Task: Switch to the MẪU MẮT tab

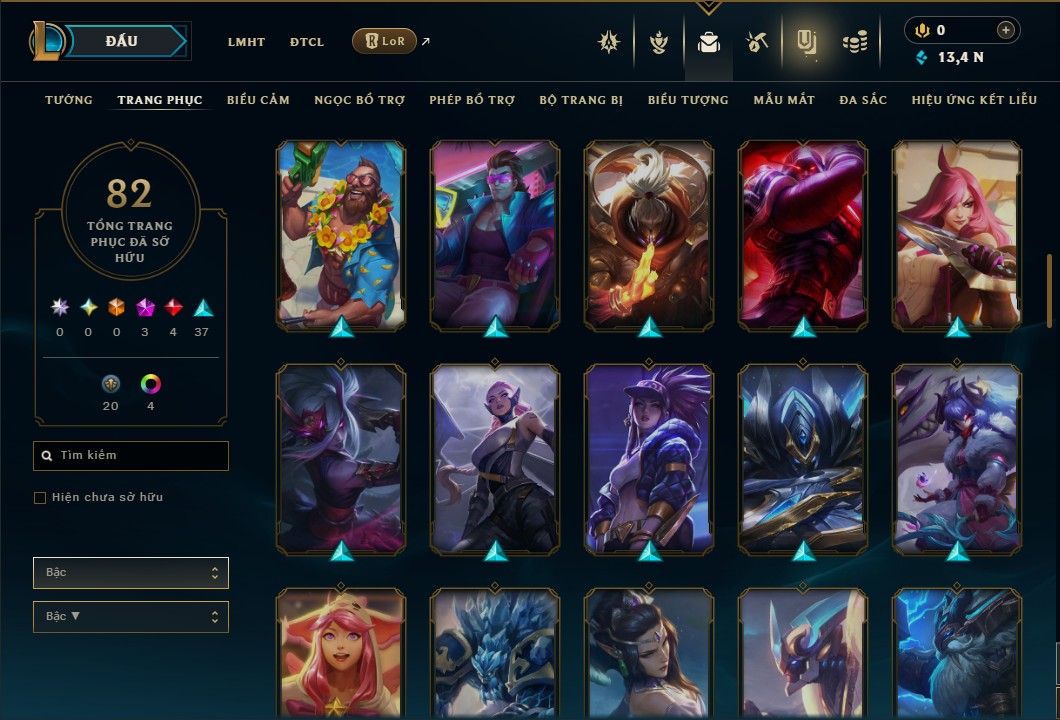Action: click(784, 100)
